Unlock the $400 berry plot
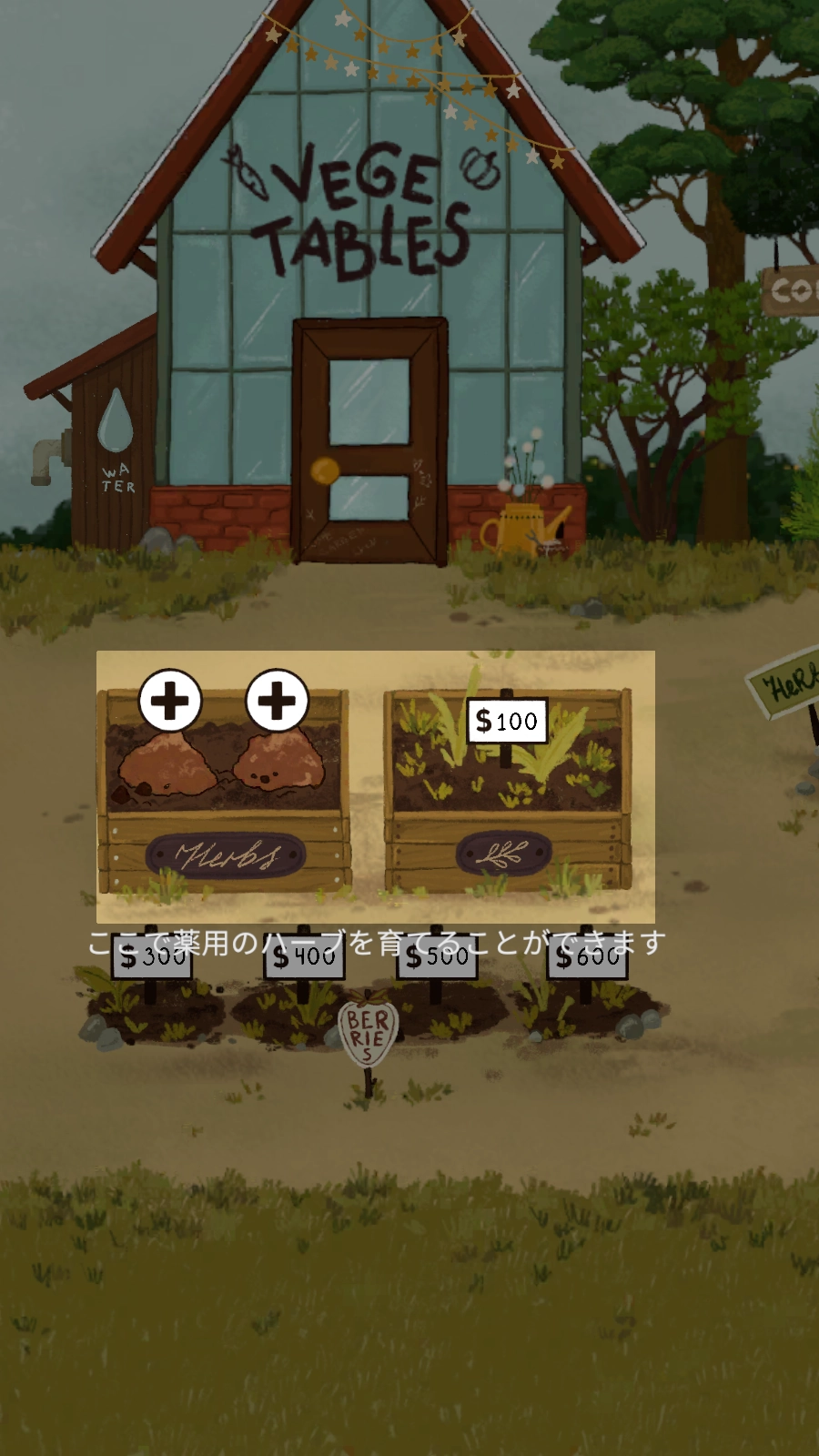Screen dimensions: 819x1456 [304, 958]
